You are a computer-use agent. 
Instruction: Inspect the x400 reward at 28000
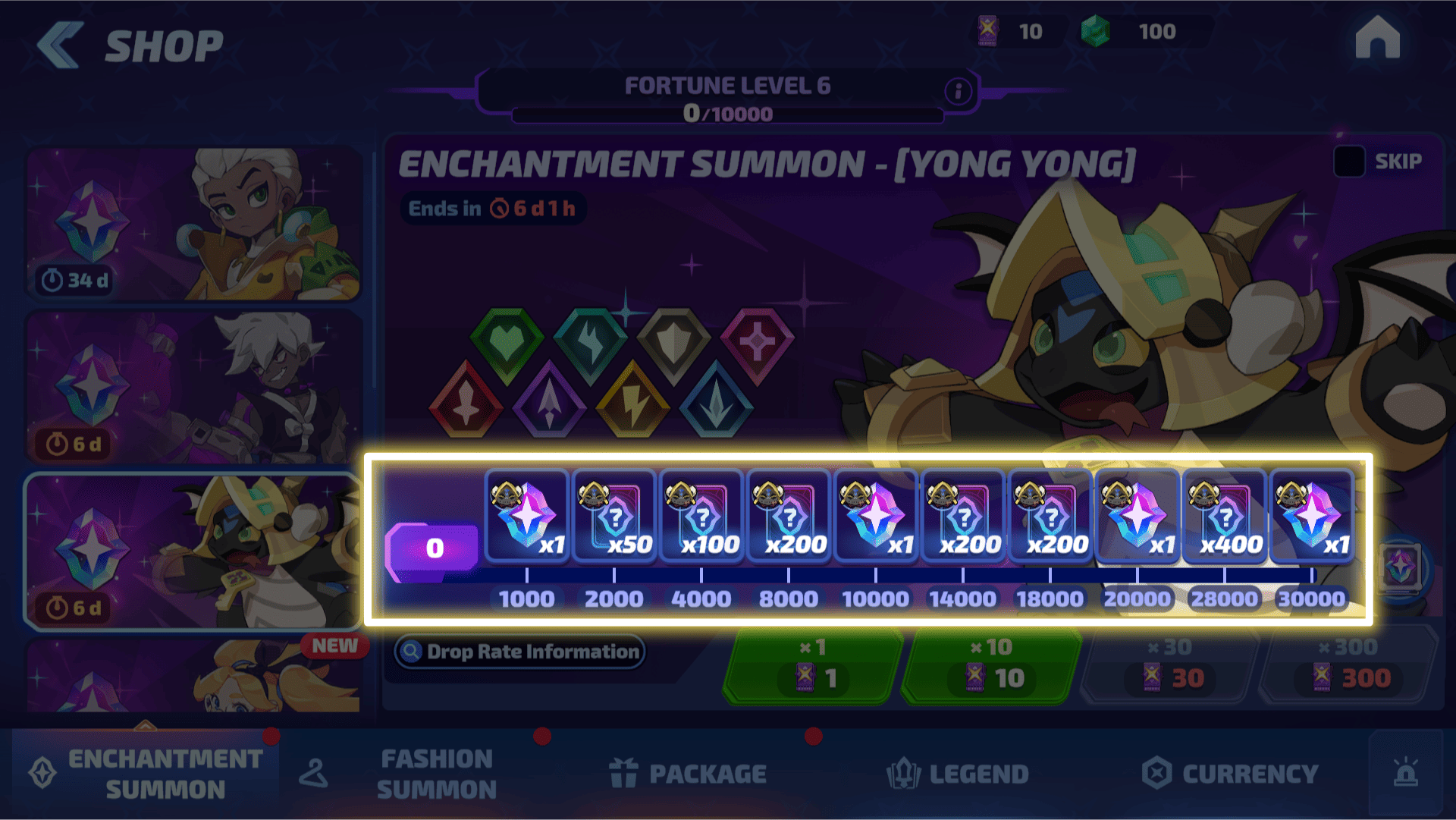coord(1224,517)
